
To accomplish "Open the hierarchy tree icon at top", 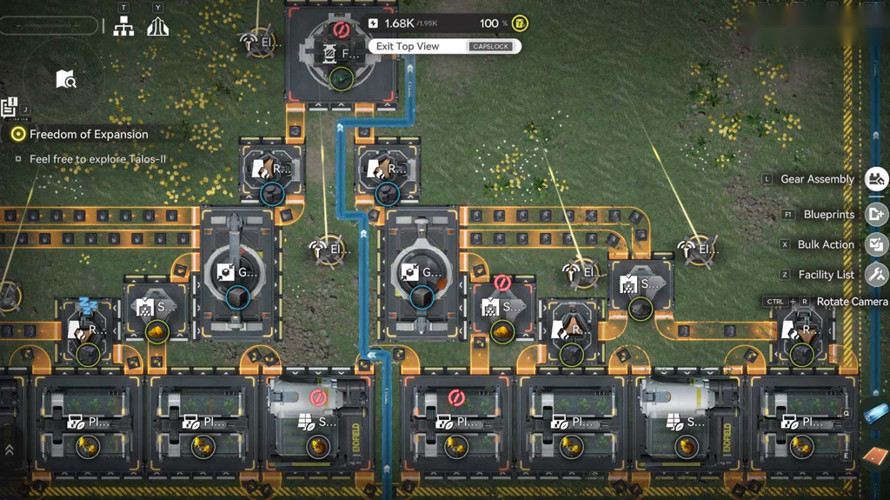I will (124, 27).
